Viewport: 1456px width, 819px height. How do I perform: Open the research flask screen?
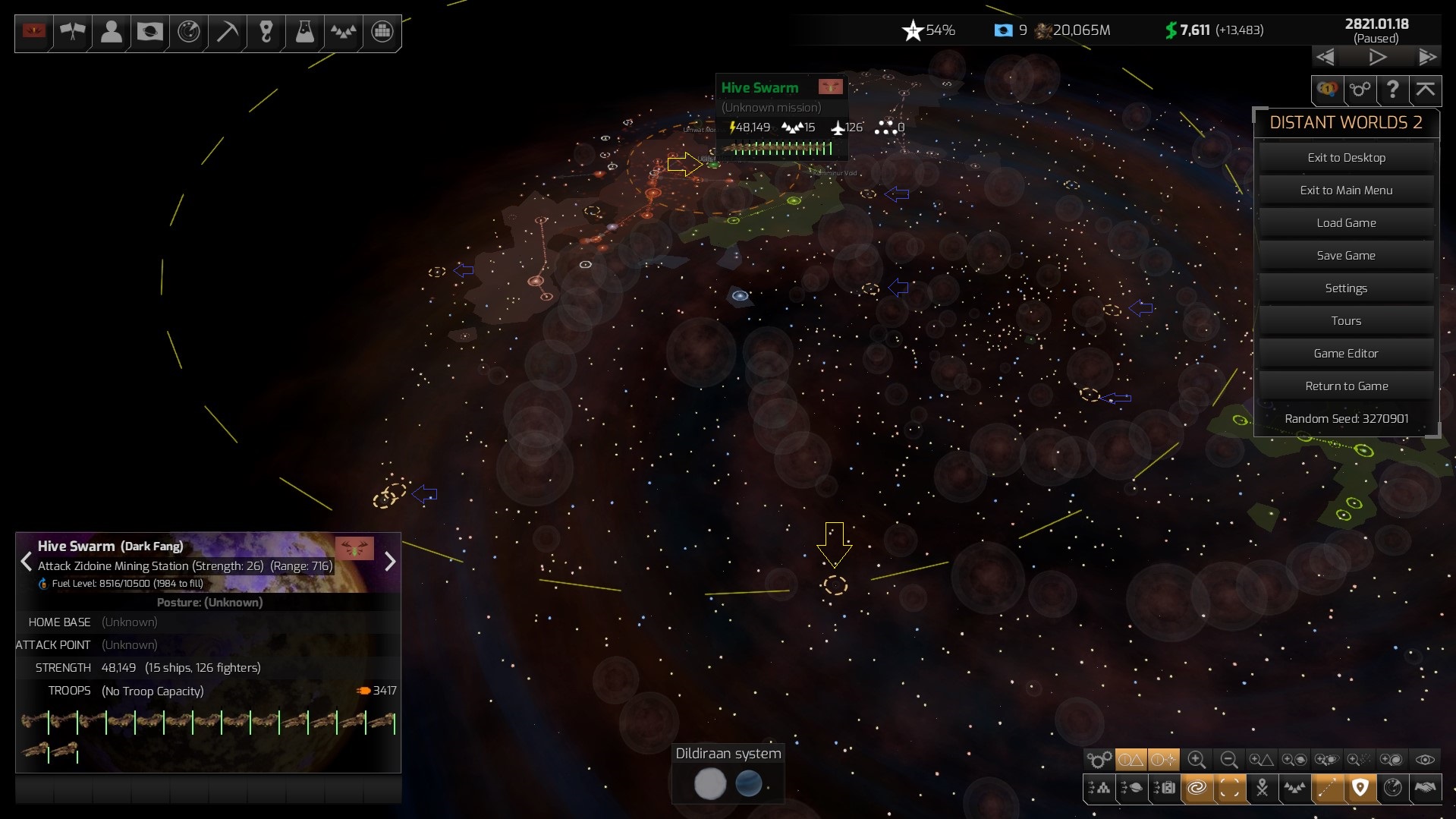click(x=304, y=32)
